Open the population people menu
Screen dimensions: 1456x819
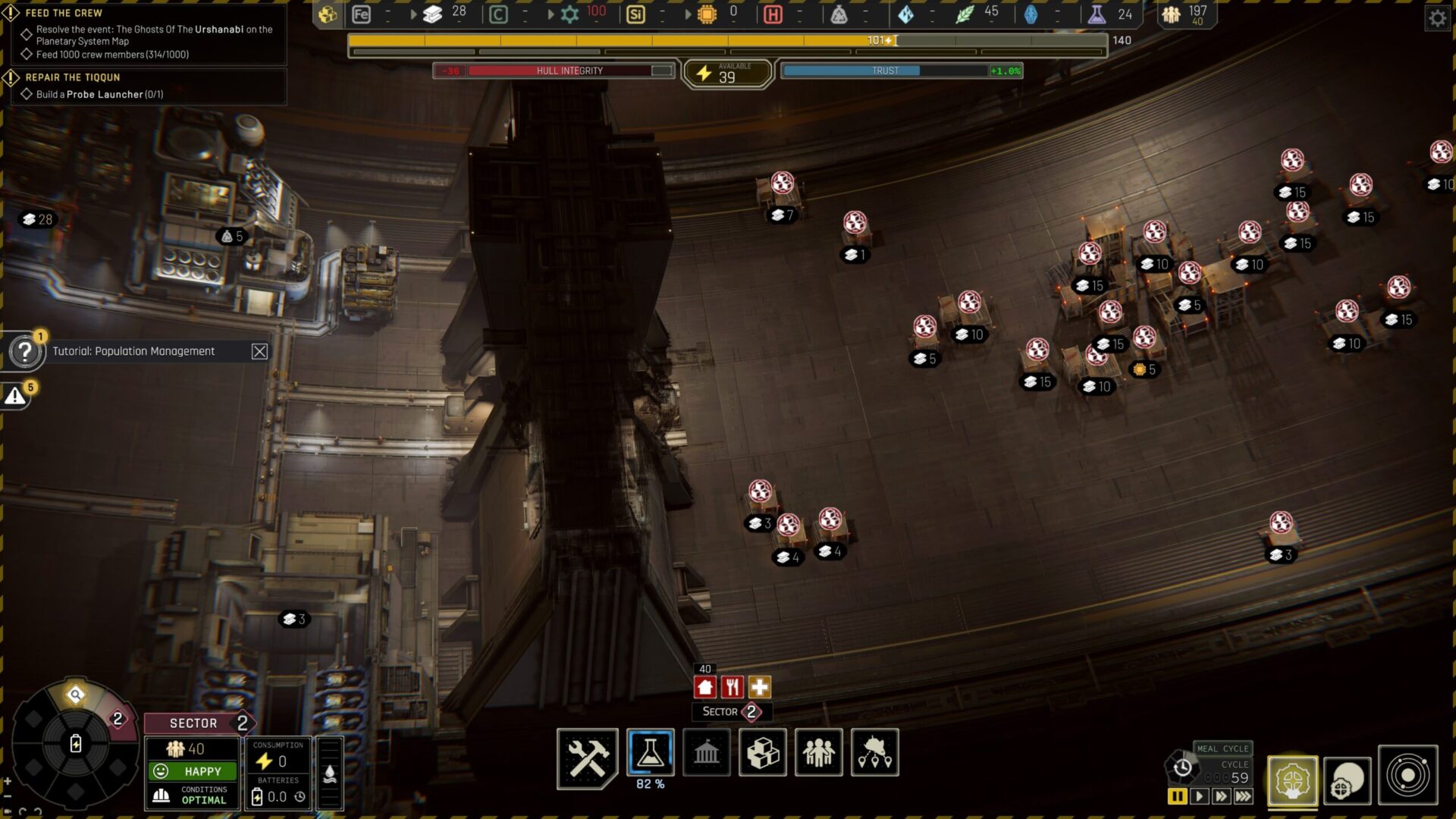point(818,753)
